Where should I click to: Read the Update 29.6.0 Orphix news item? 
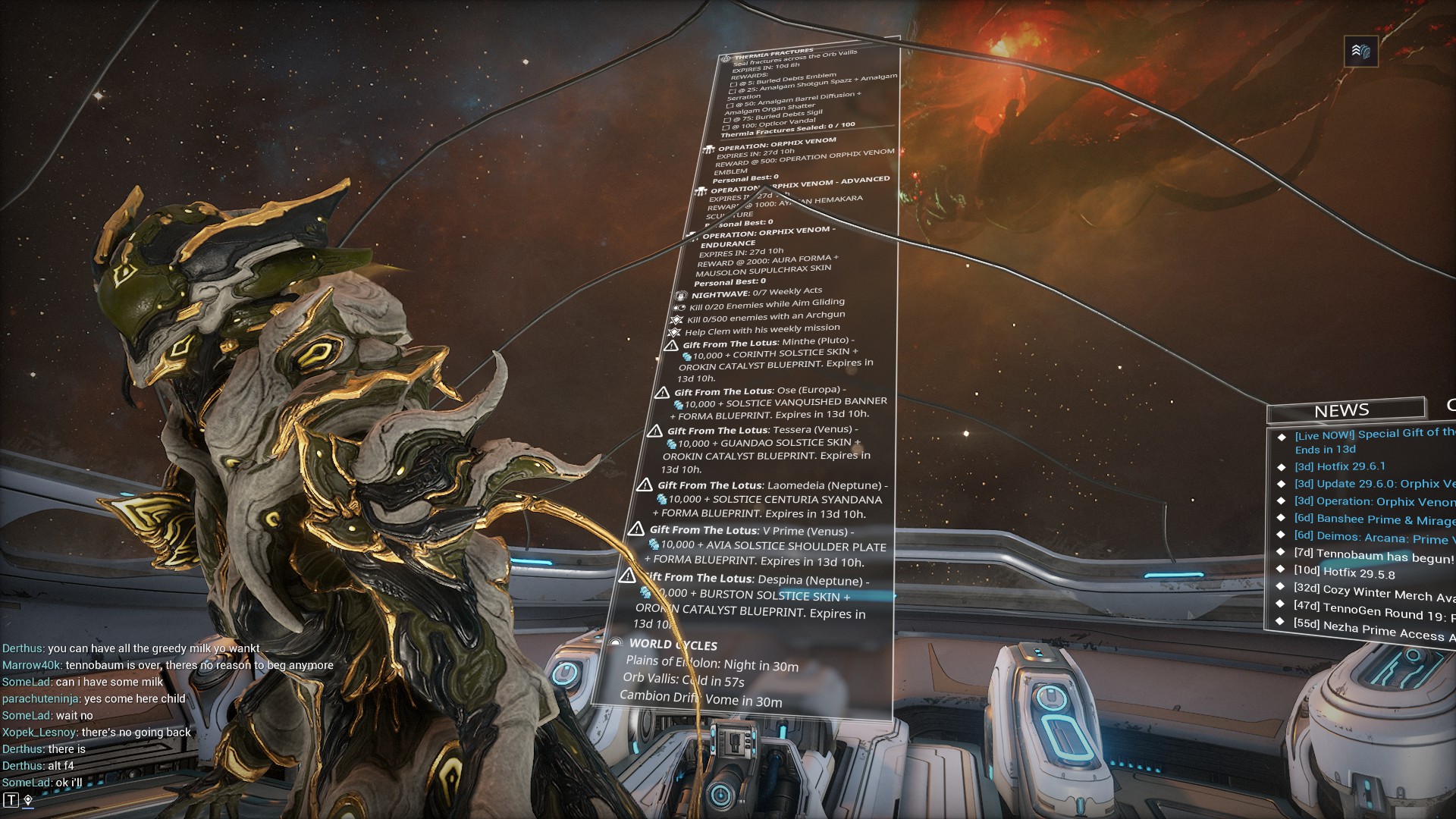[x=1374, y=484]
